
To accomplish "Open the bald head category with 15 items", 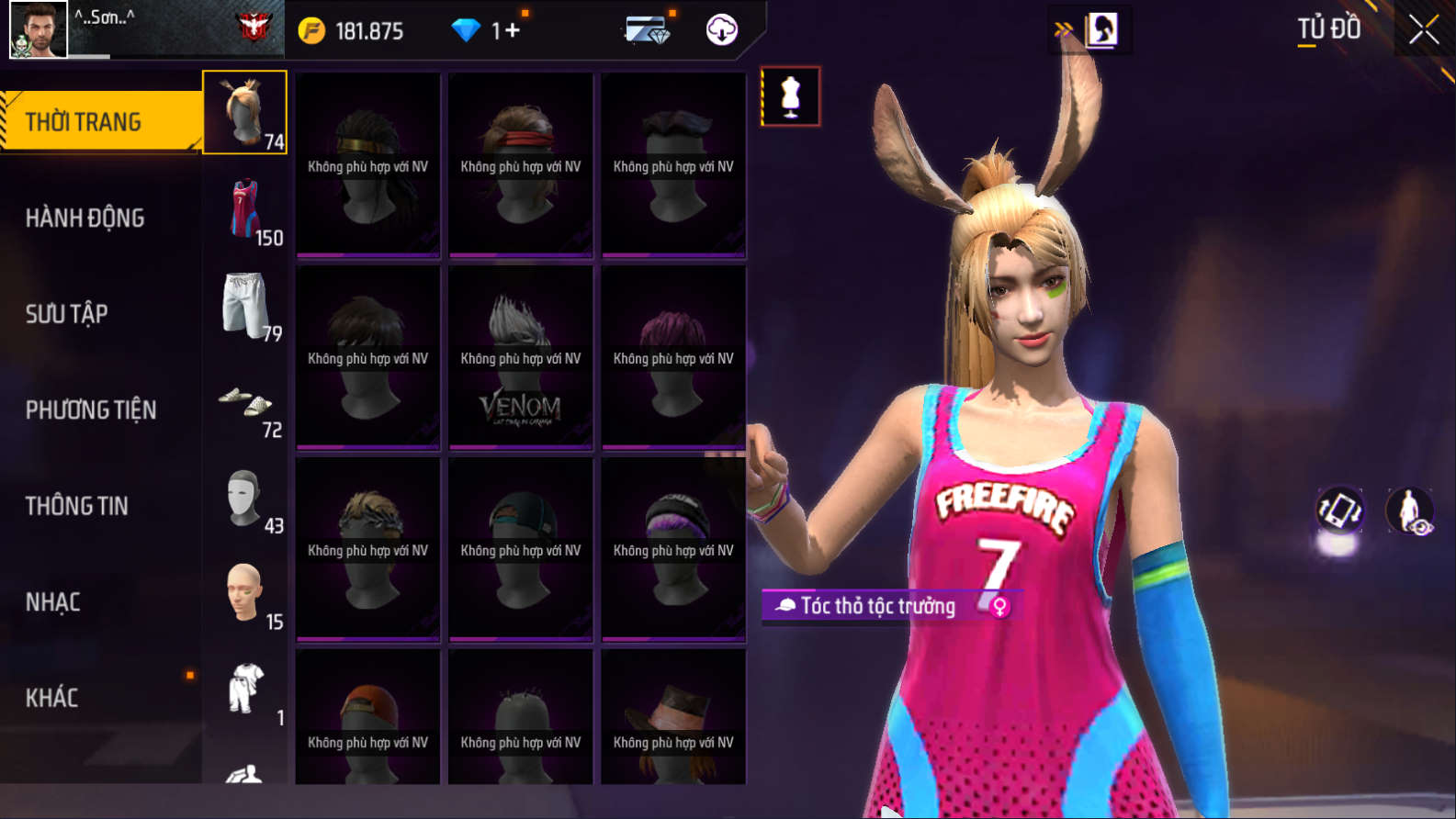I will click(246, 596).
